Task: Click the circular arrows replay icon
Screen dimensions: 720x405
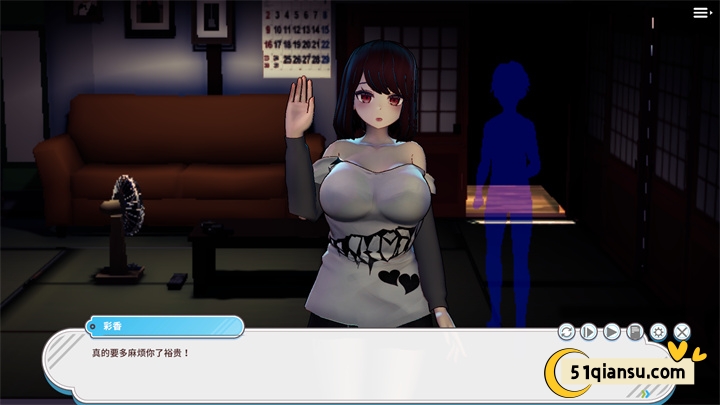Action: pyautogui.click(x=566, y=331)
